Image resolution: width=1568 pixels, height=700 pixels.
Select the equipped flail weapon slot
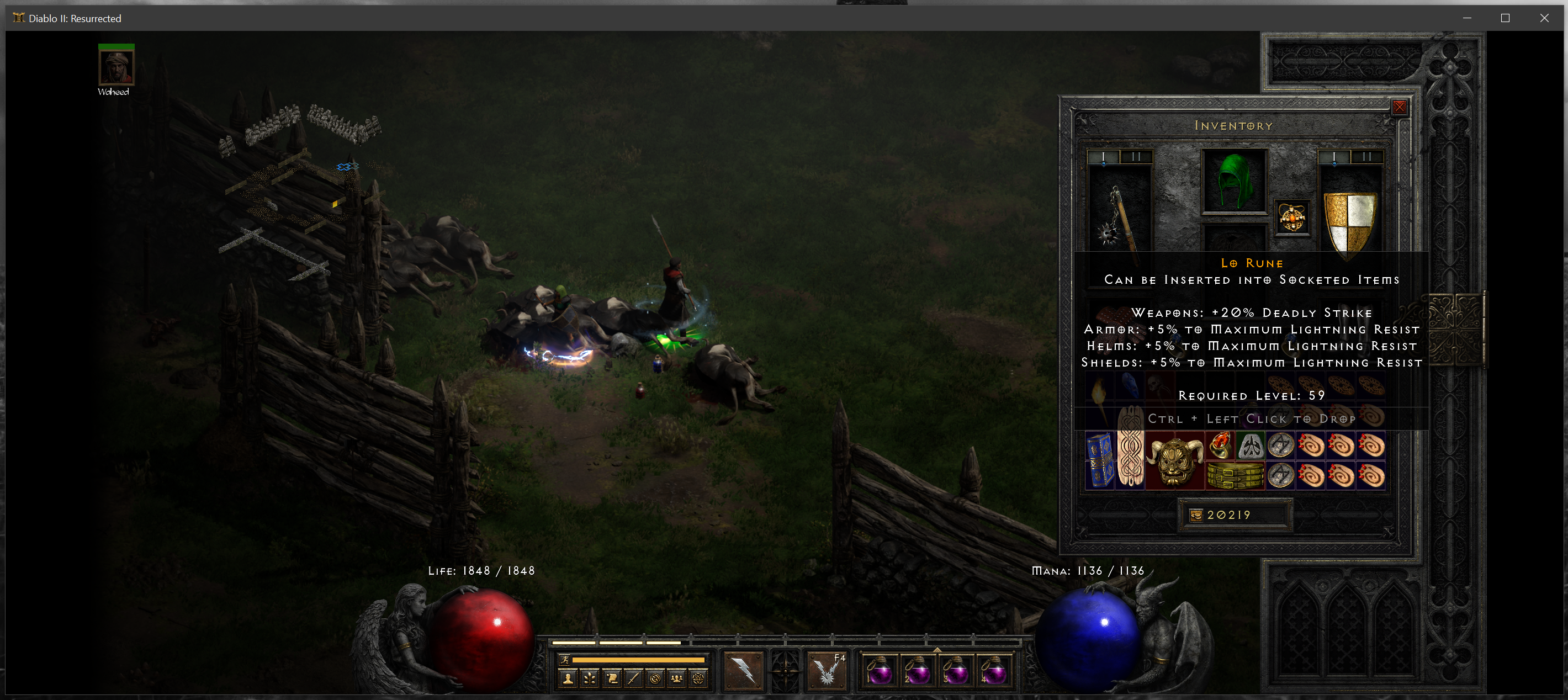click(x=1119, y=213)
